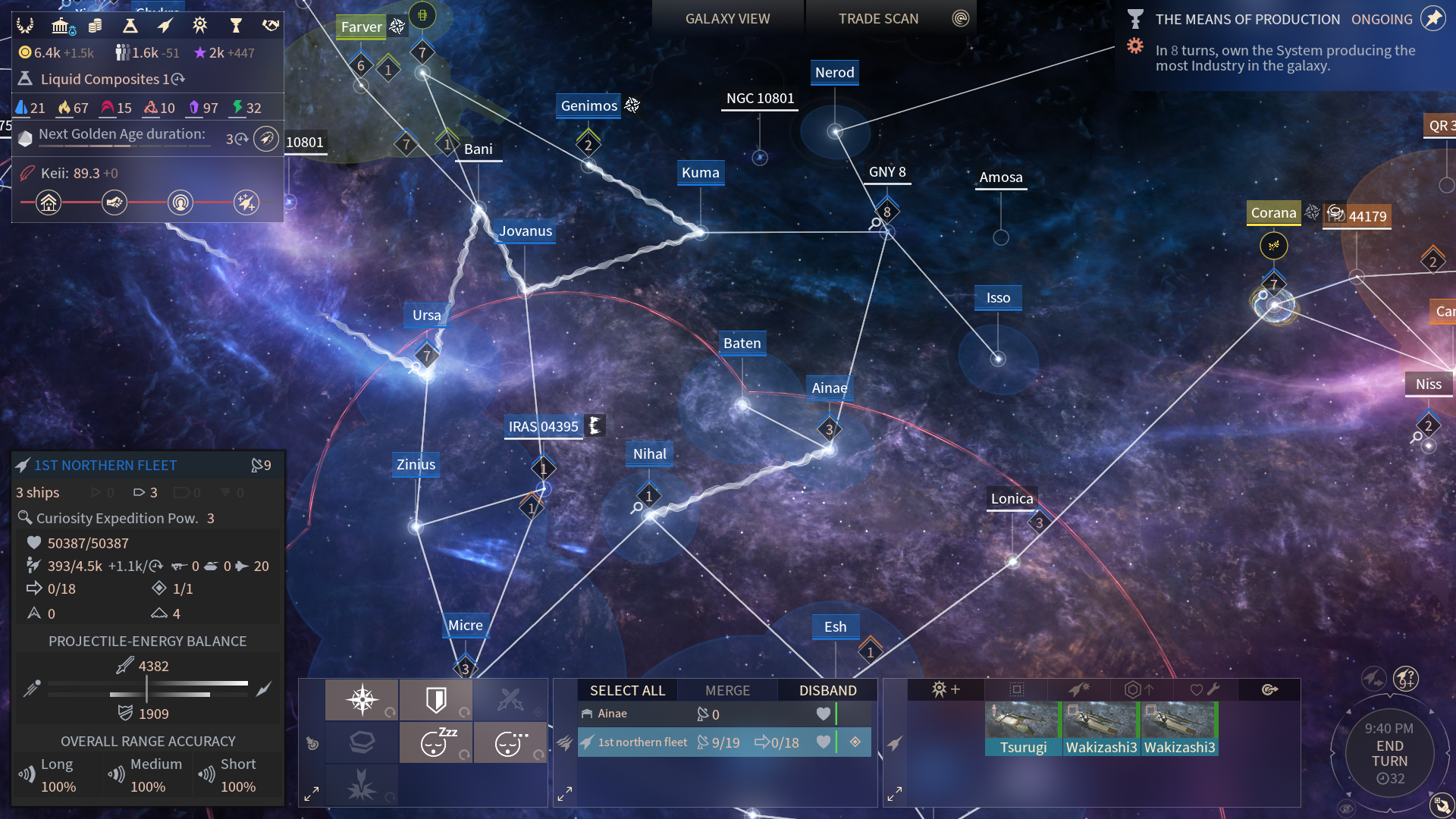Image resolution: width=1456 pixels, height=819 pixels.
Task: Open the diplomacy handshake screen
Action: coord(271,27)
